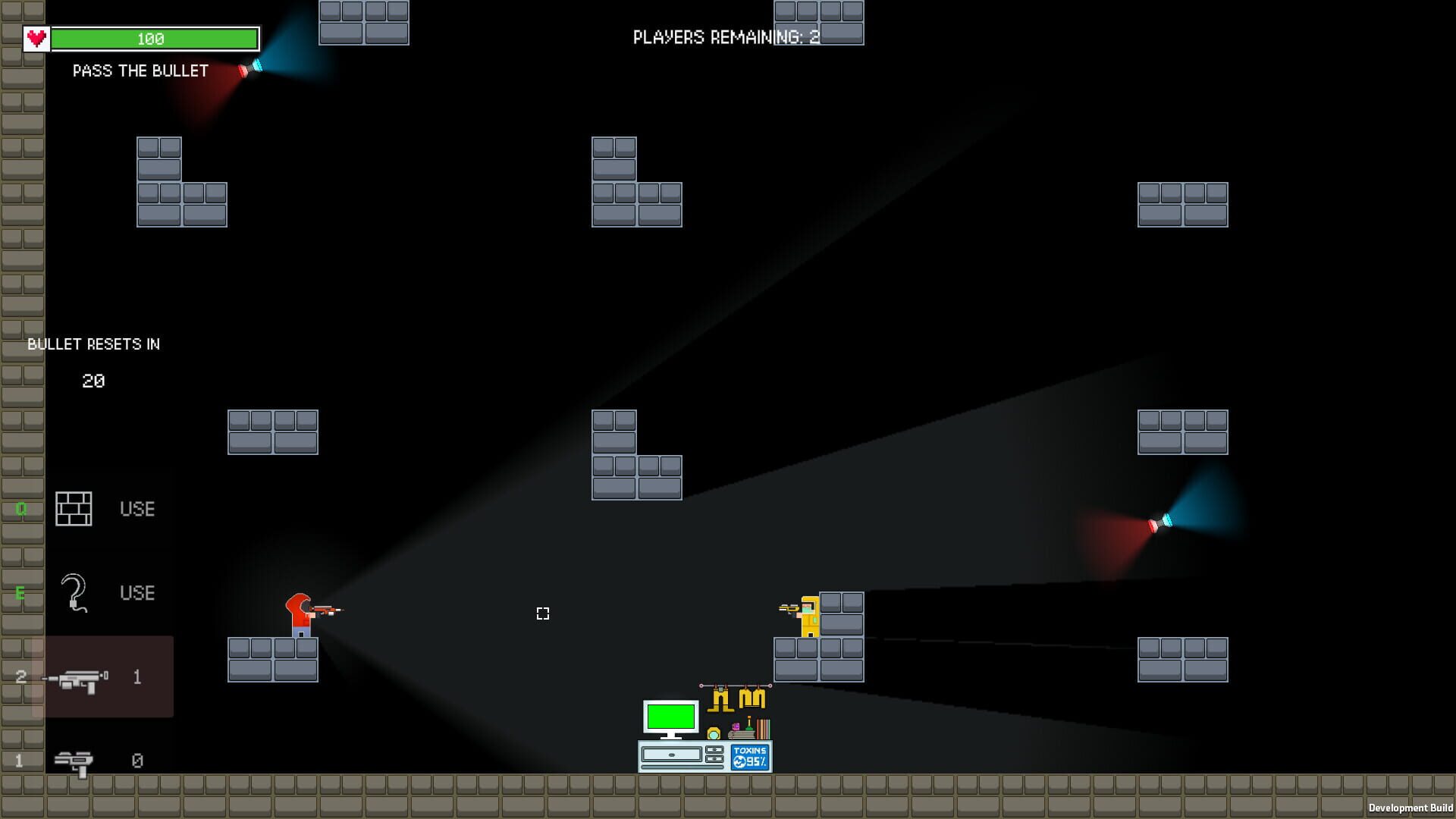Click the PLAYERS REMAINING: 2 header
Viewport: 1456px width, 819px height.
(x=726, y=36)
